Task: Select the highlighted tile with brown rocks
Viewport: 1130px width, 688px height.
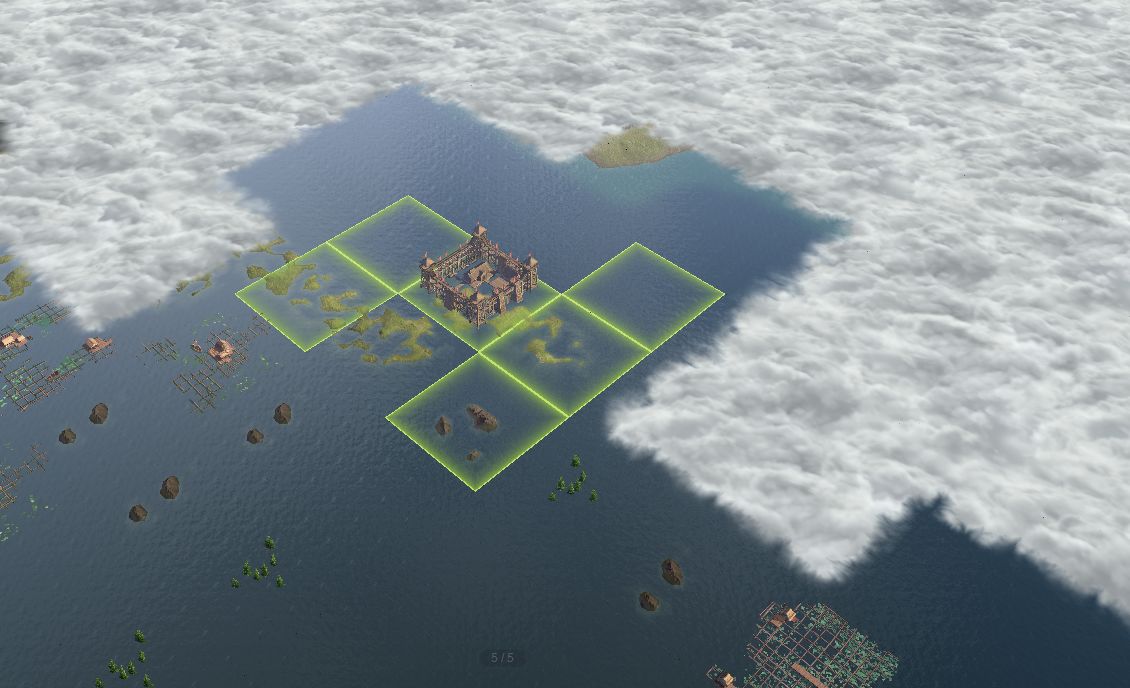Action: click(x=476, y=422)
